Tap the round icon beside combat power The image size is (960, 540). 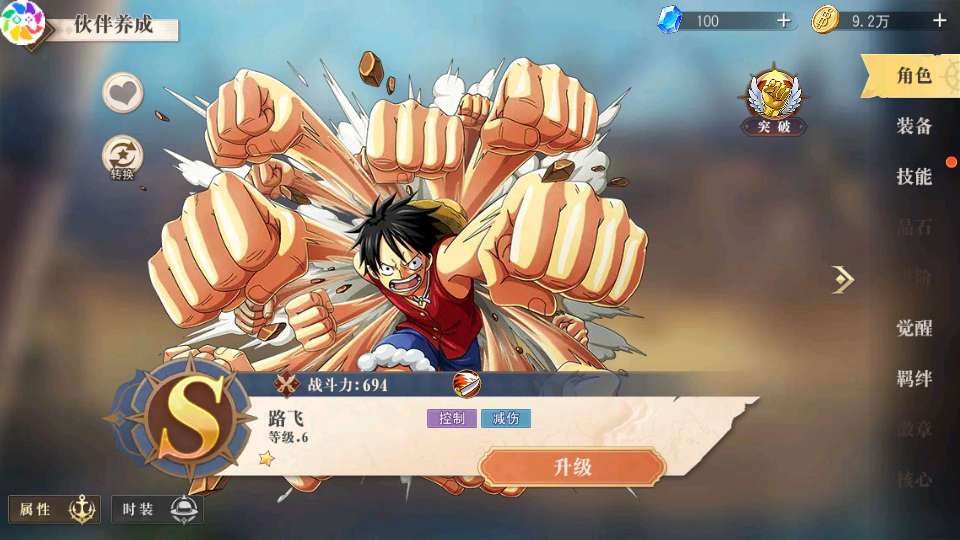click(x=466, y=384)
